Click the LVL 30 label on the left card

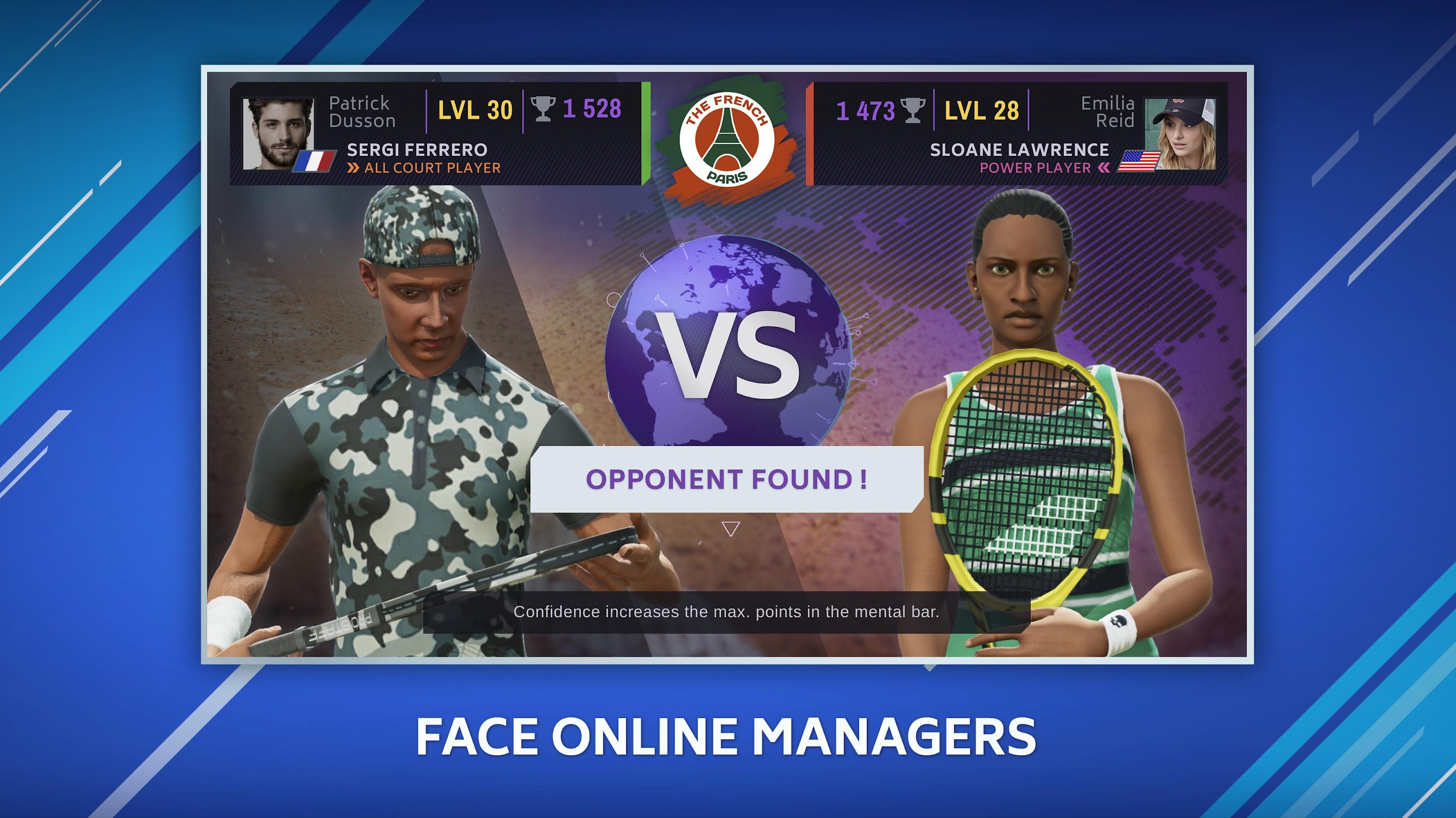point(475,111)
